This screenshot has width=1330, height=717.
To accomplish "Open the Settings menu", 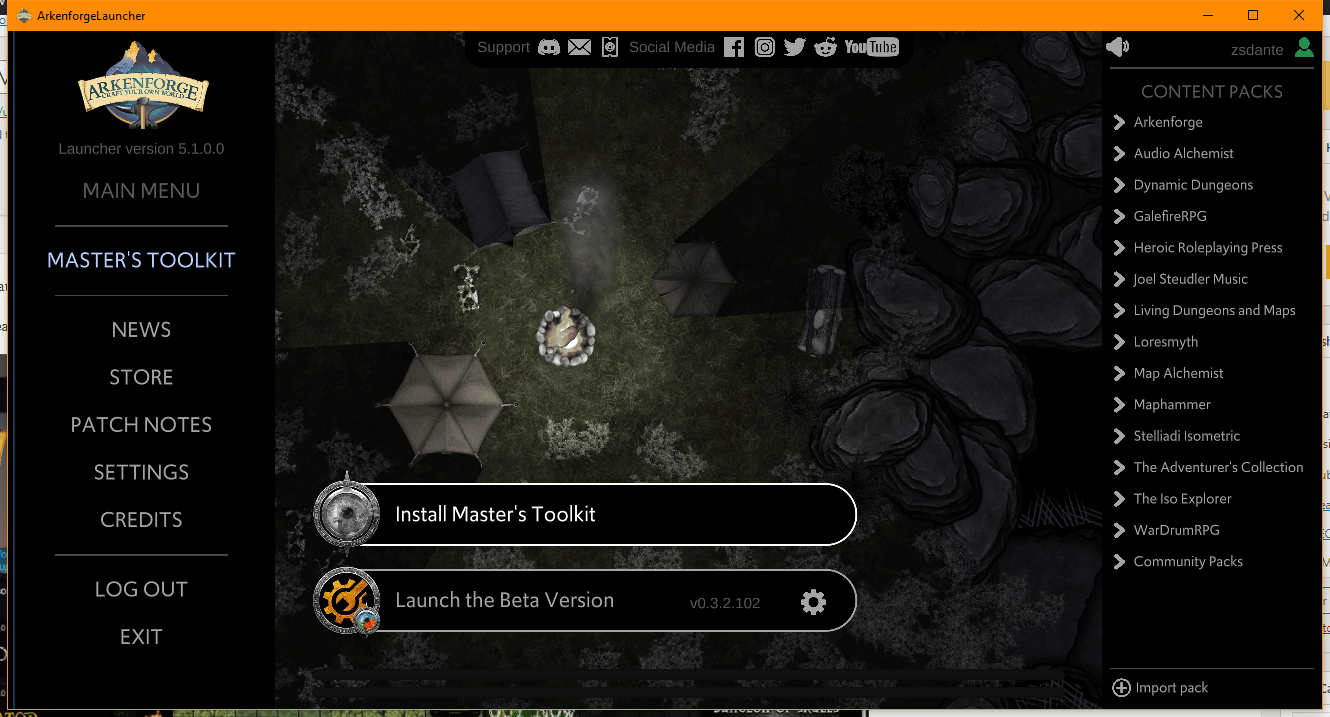I will tap(141, 472).
